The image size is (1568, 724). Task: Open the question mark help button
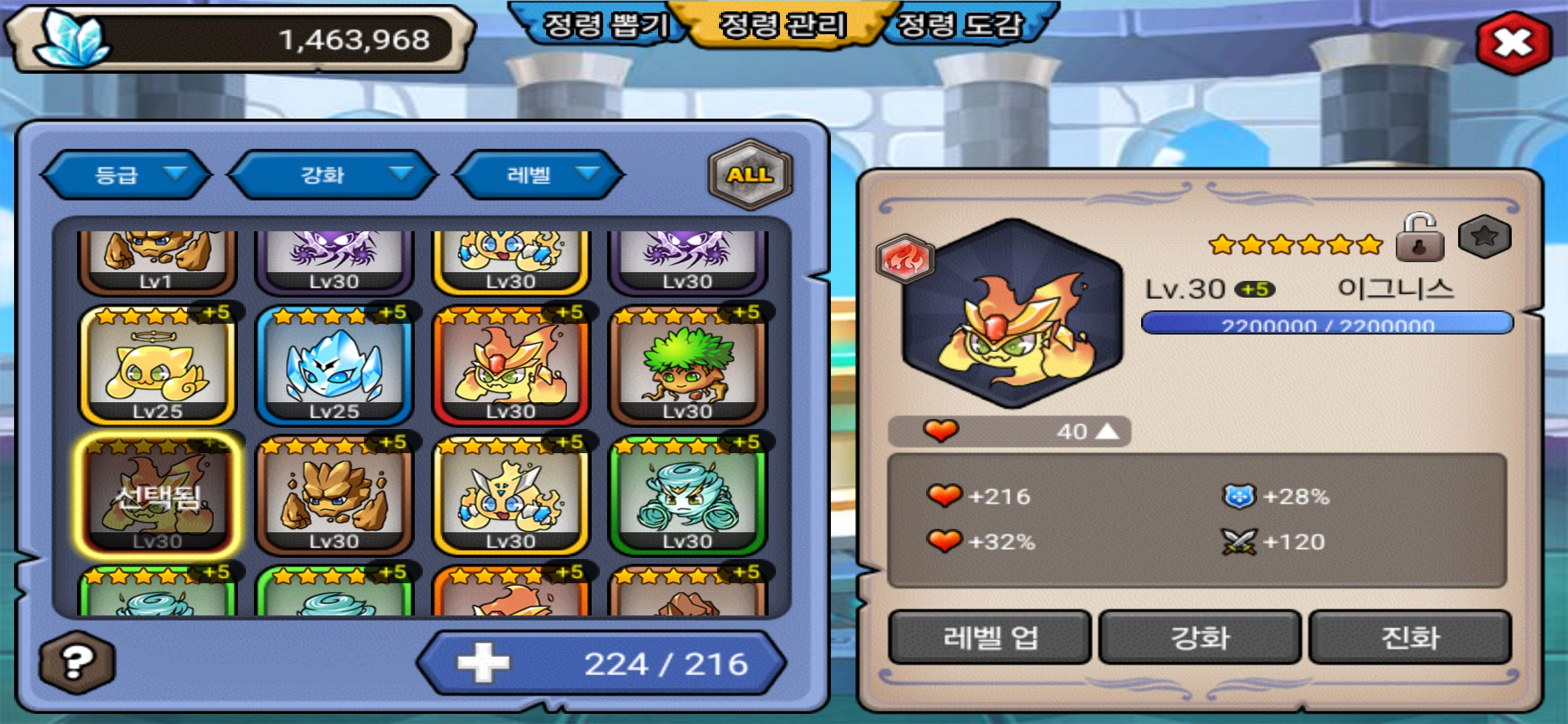click(x=76, y=662)
